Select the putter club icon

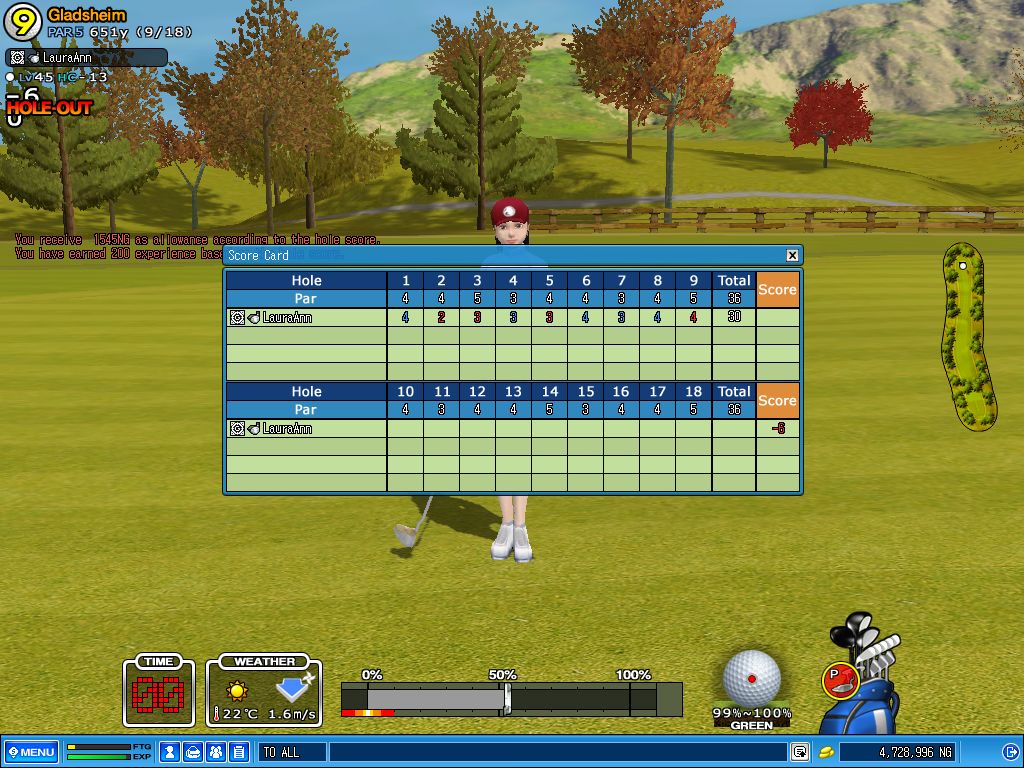tap(838, 680)
